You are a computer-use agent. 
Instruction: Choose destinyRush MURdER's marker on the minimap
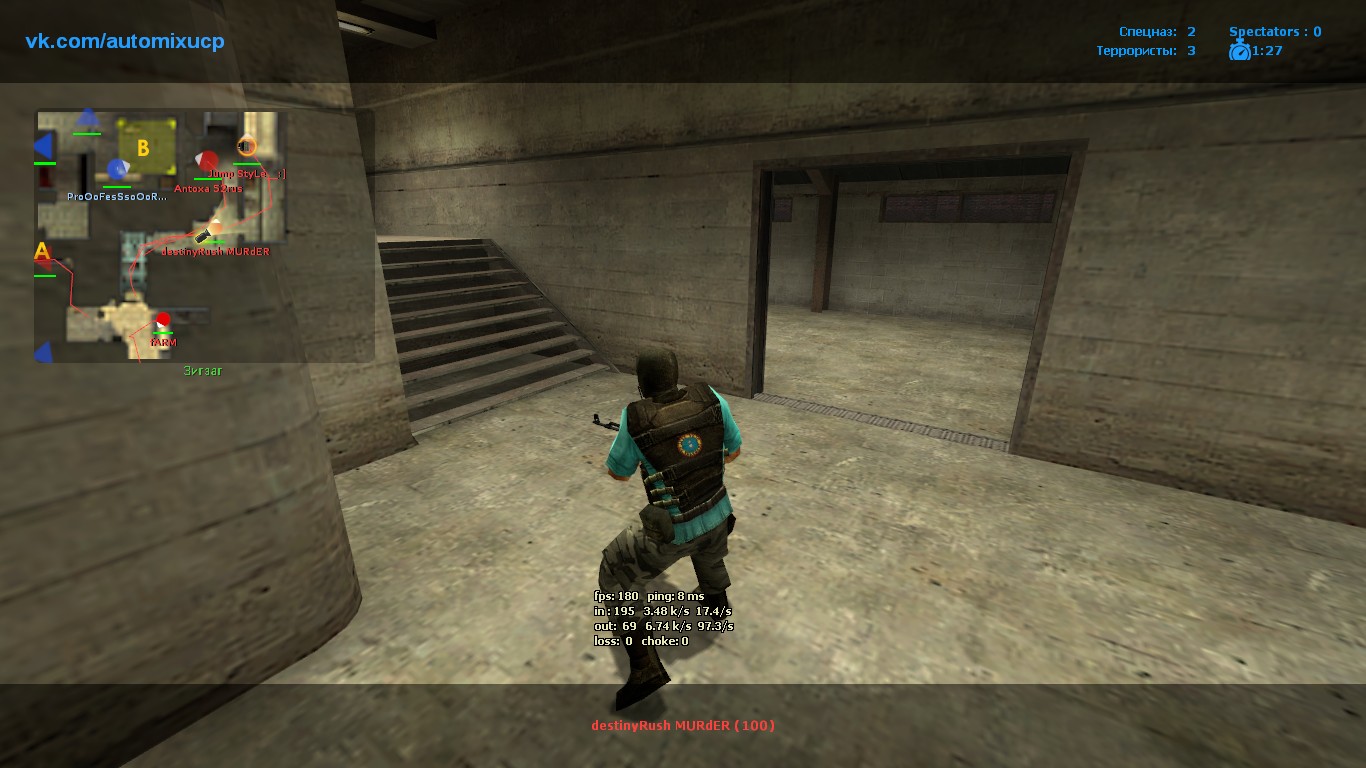coord(213,230)
